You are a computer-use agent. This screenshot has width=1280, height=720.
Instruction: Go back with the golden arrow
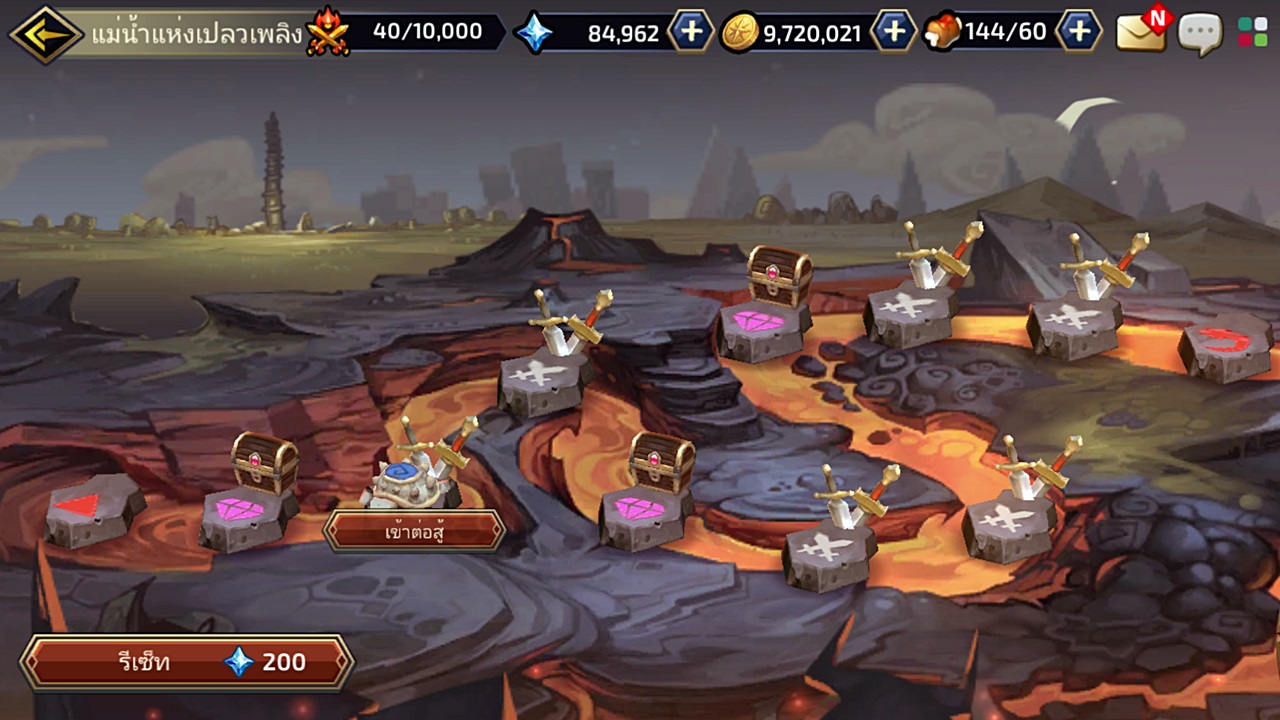click(45, 33)
